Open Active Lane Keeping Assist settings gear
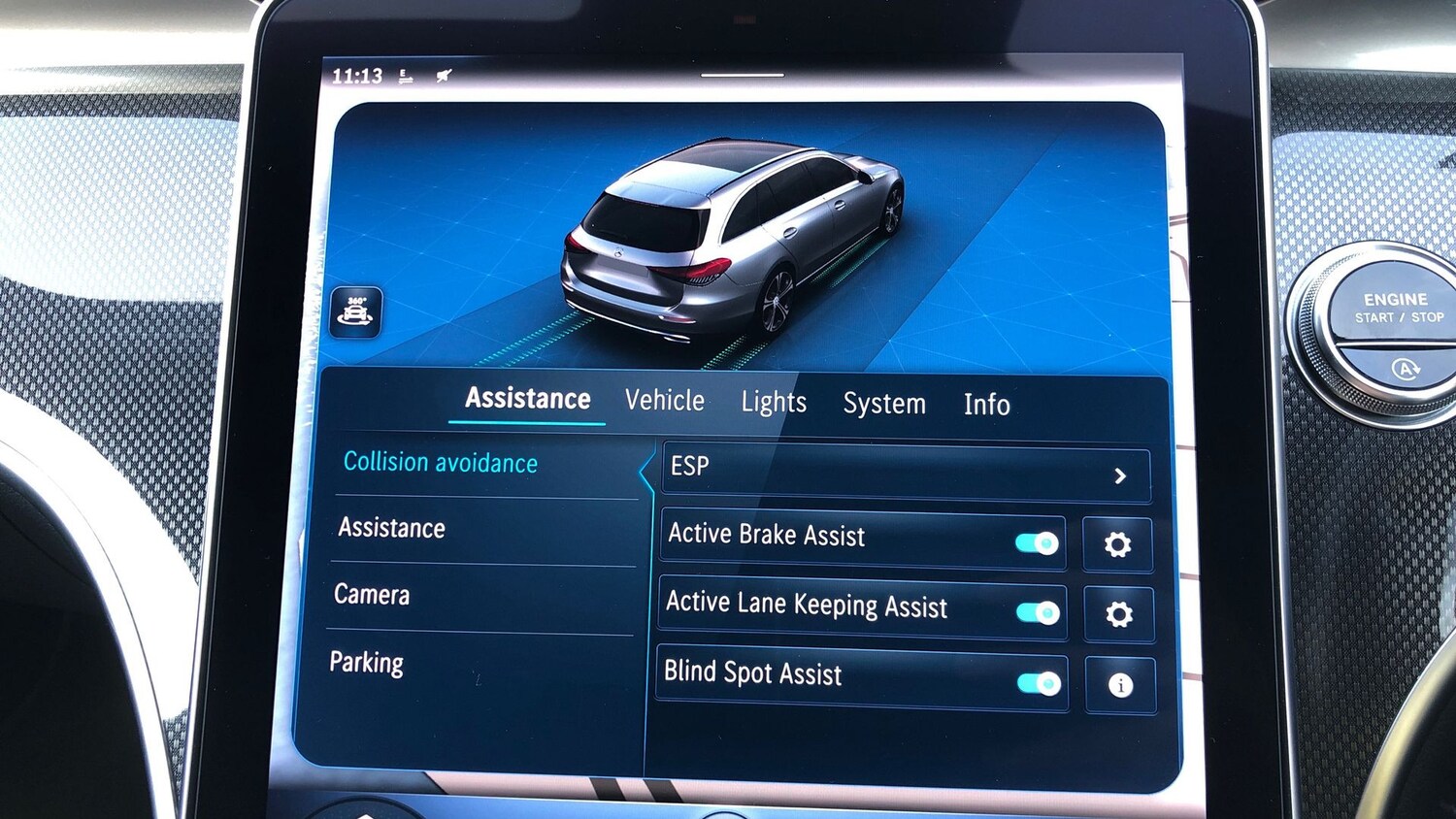Screen dimensions: 1456x819 coord(1118,614)
